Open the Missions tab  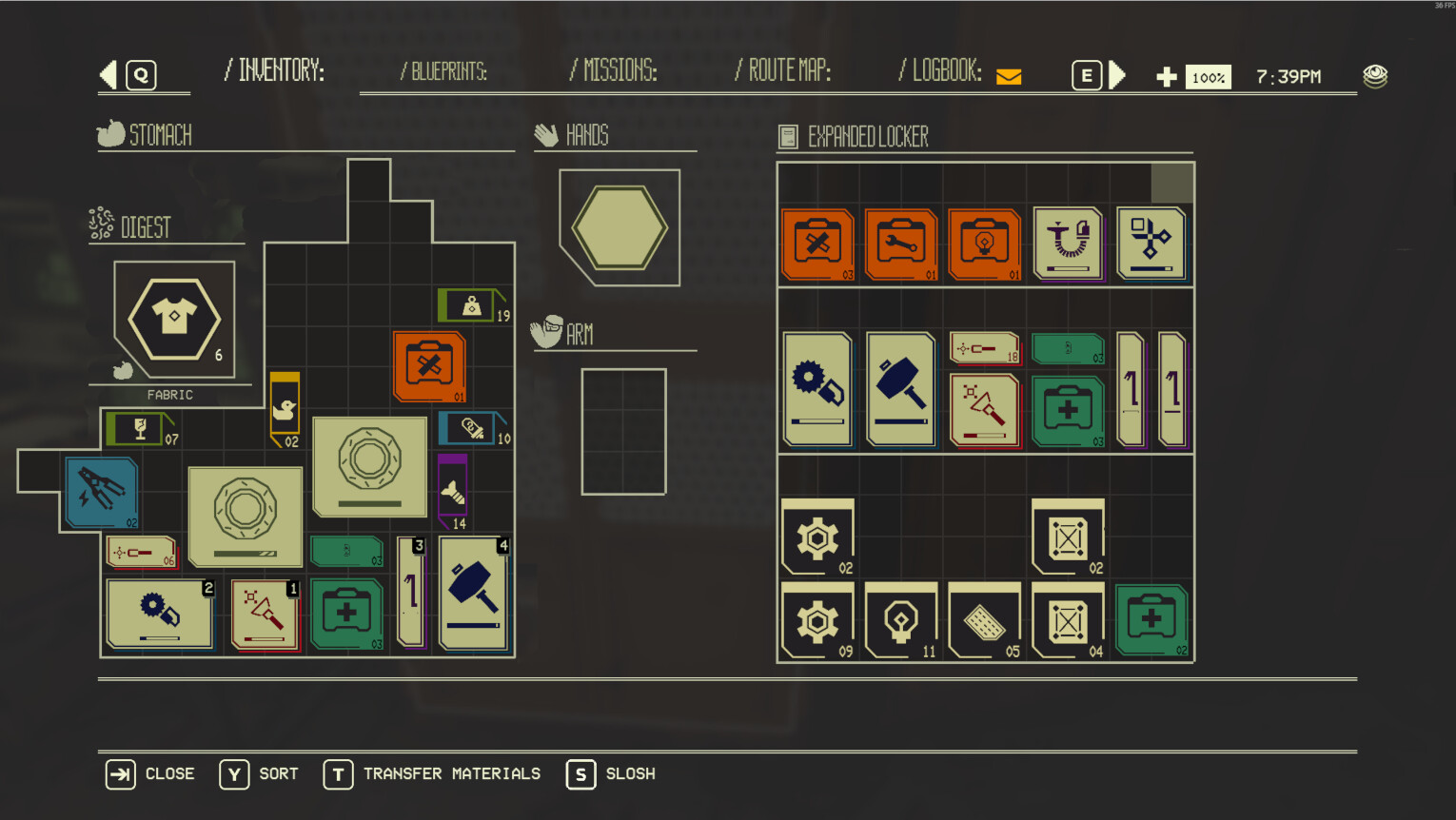[x=614, y=70]
